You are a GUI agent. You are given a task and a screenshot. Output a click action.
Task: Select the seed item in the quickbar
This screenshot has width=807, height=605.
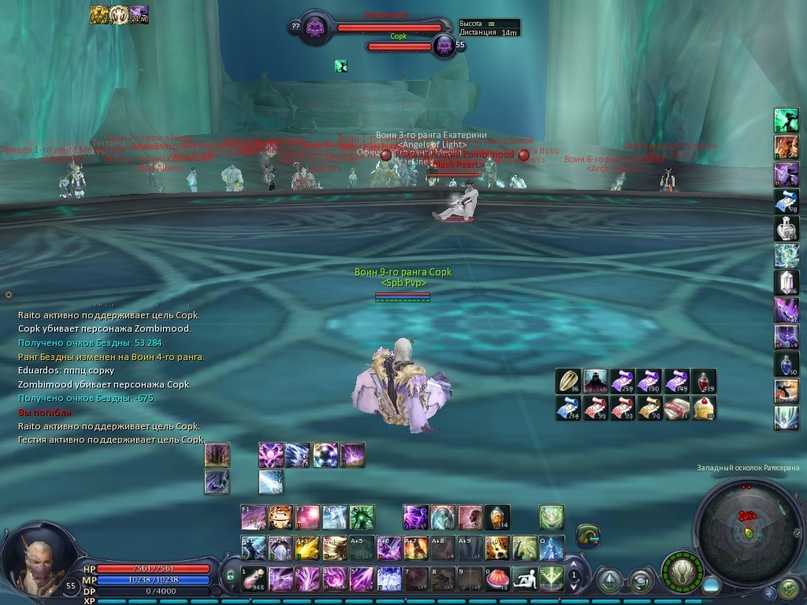(x=568, y=381)
